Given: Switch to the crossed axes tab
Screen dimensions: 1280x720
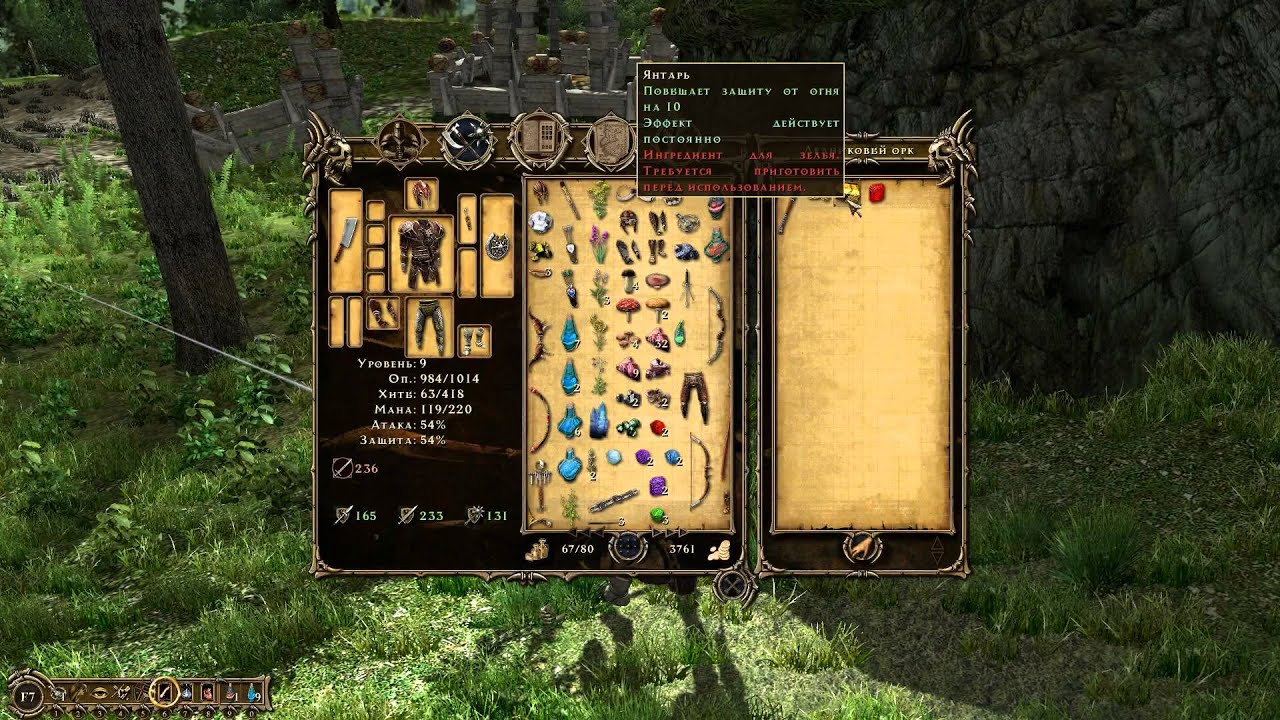Looking at the screenshot, I should click(x=467, y=142).
